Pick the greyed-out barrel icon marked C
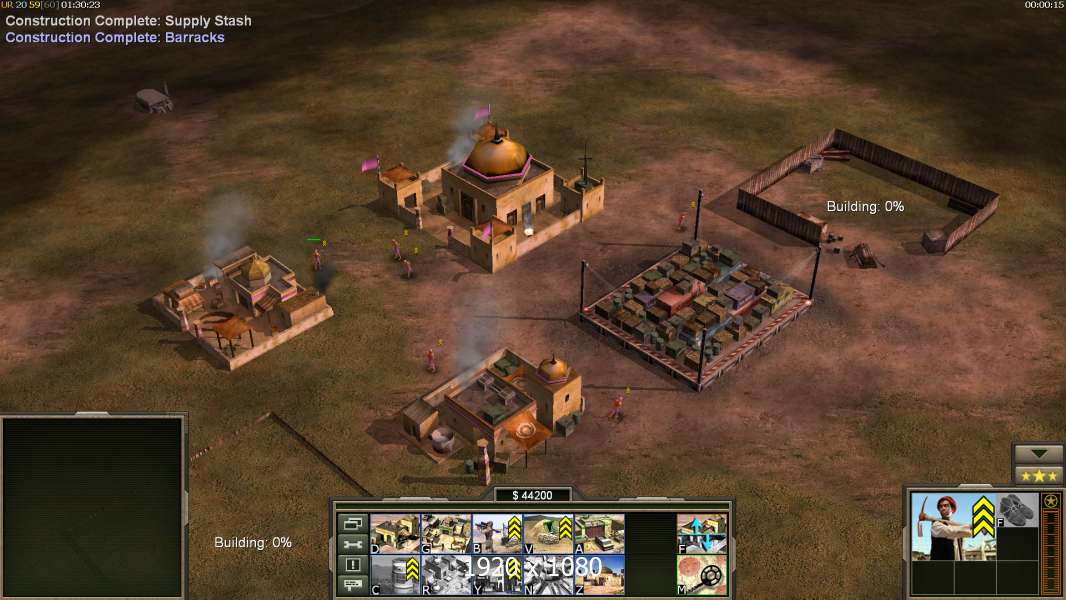 (395, 574)
